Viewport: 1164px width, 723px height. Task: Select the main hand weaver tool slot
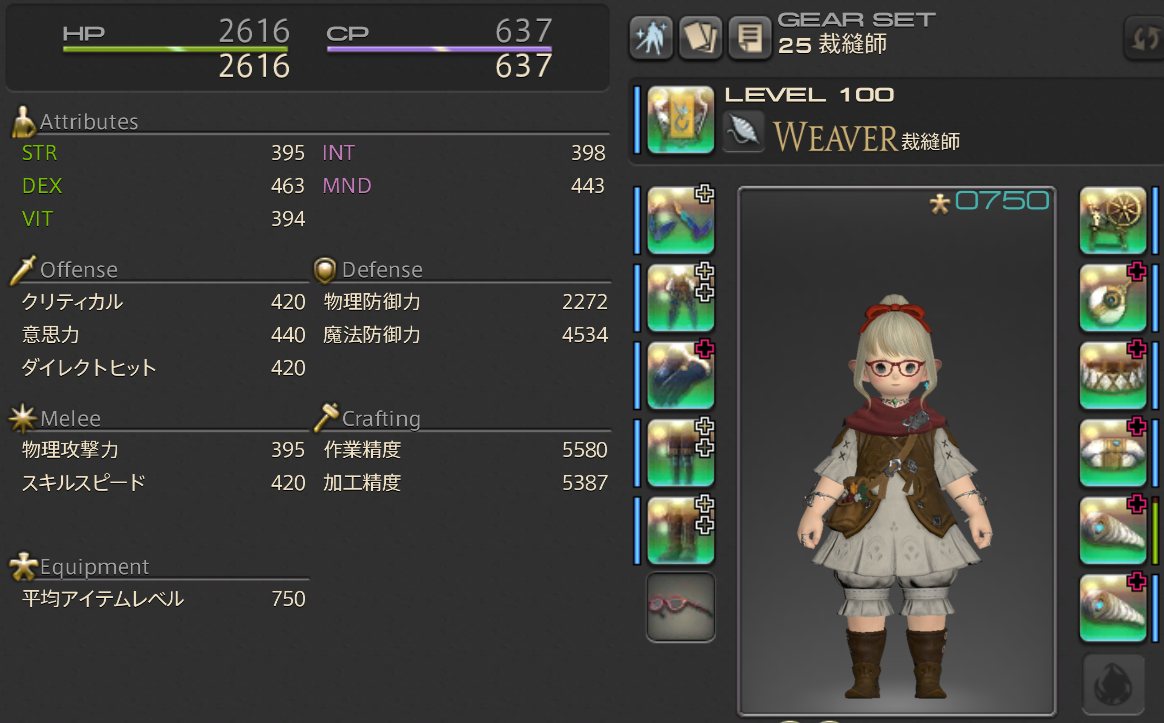pos(680,120)
